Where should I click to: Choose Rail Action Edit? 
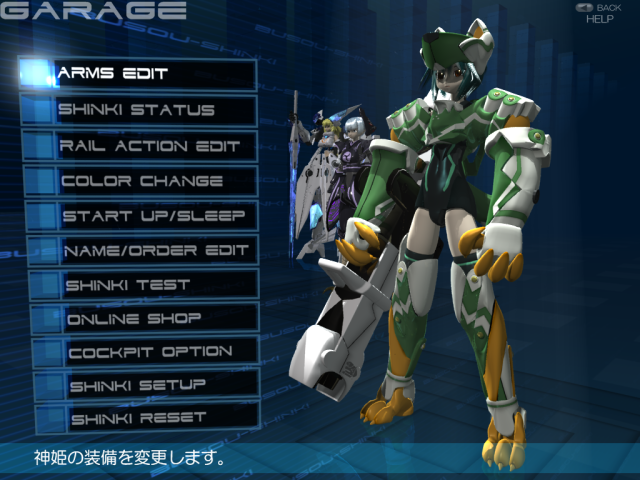142,146
